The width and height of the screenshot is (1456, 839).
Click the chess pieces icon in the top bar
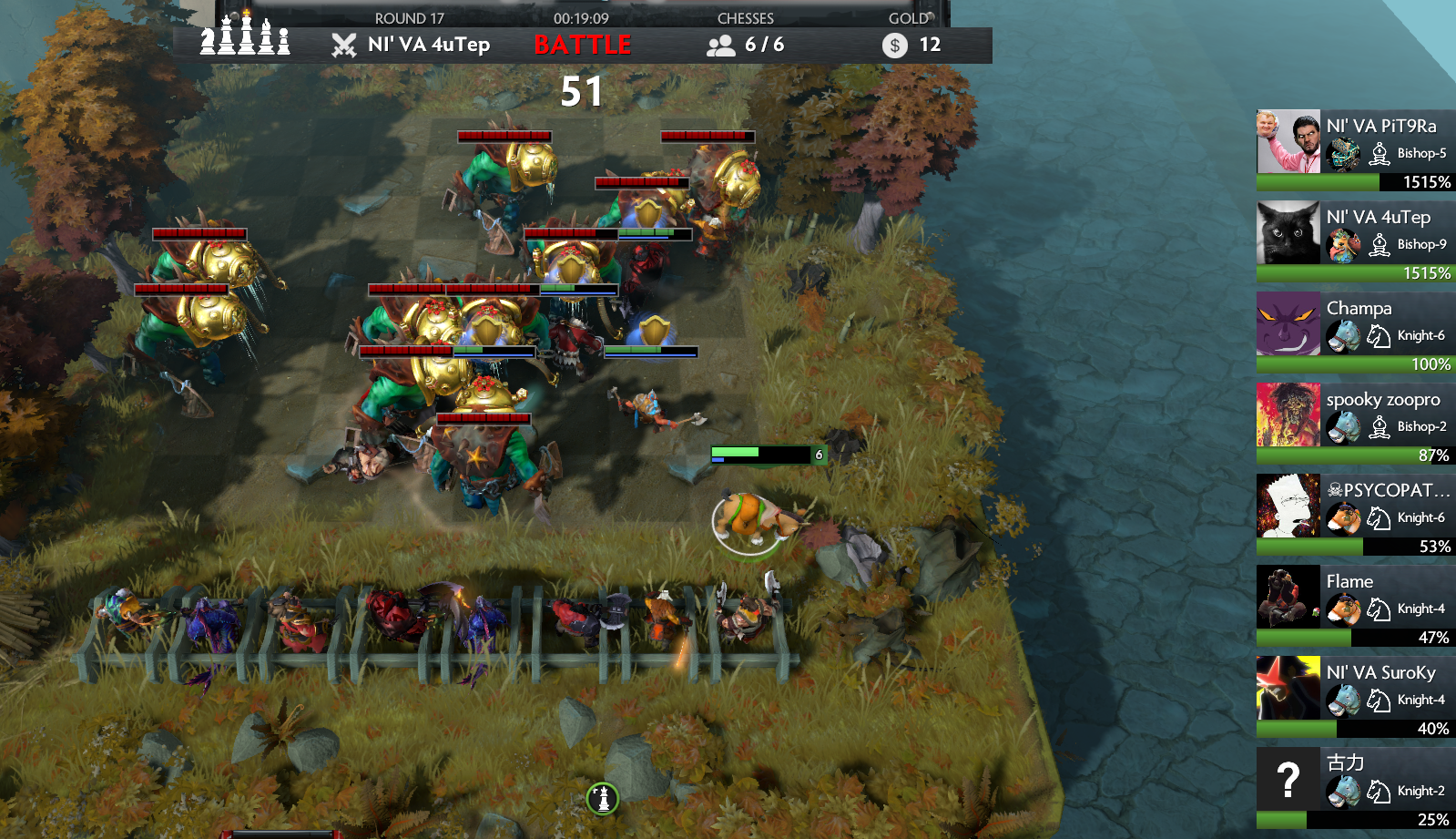245,36
